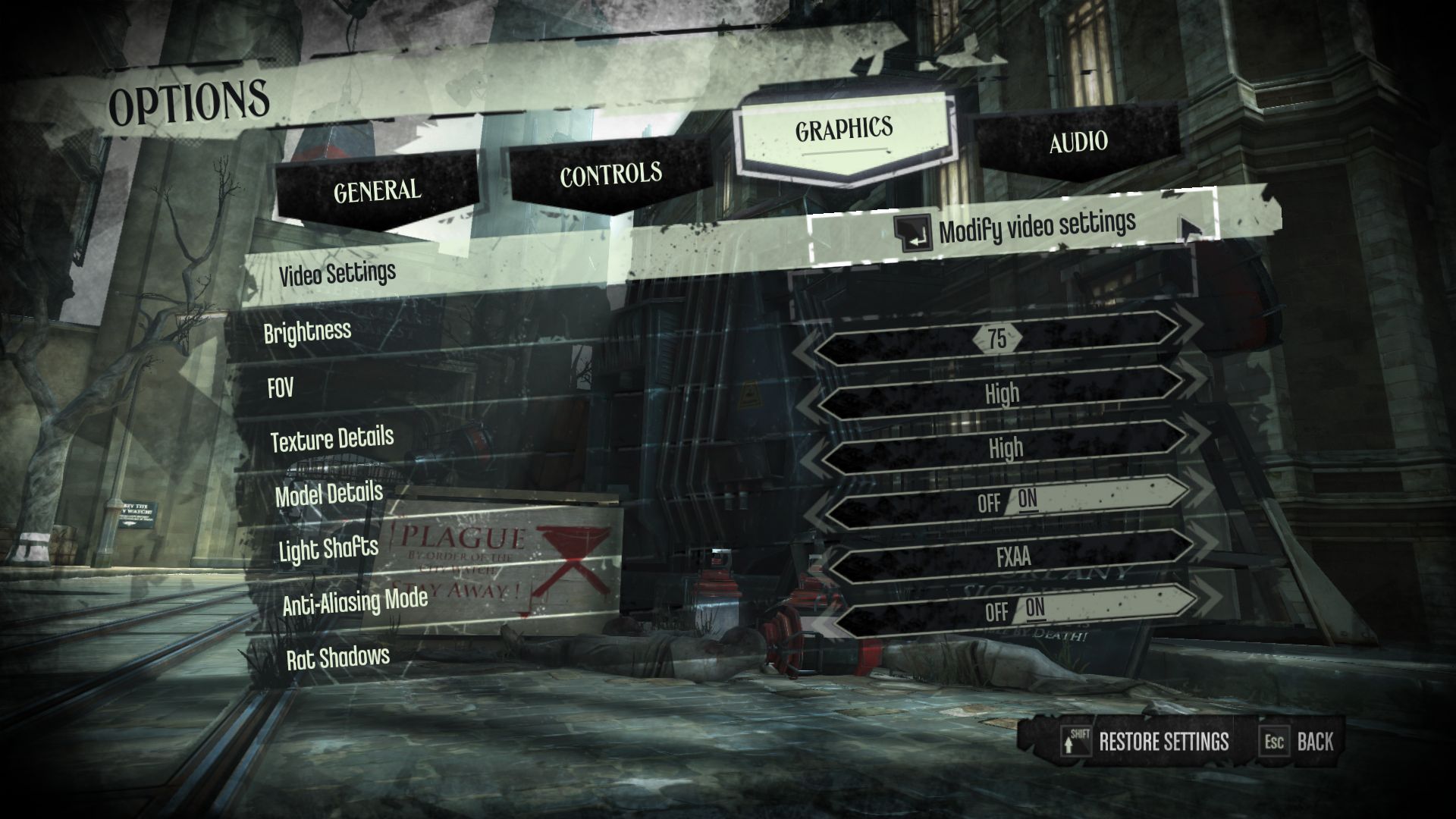1456x819 pixels.
Task: Select the Graphics tab
Action: coord(843,130)
